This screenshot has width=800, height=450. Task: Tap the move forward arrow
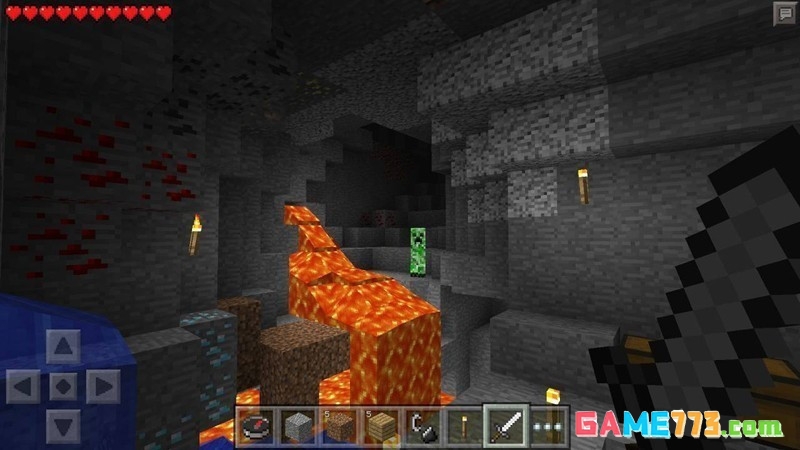pyautogui.click(x=63, y=348)
